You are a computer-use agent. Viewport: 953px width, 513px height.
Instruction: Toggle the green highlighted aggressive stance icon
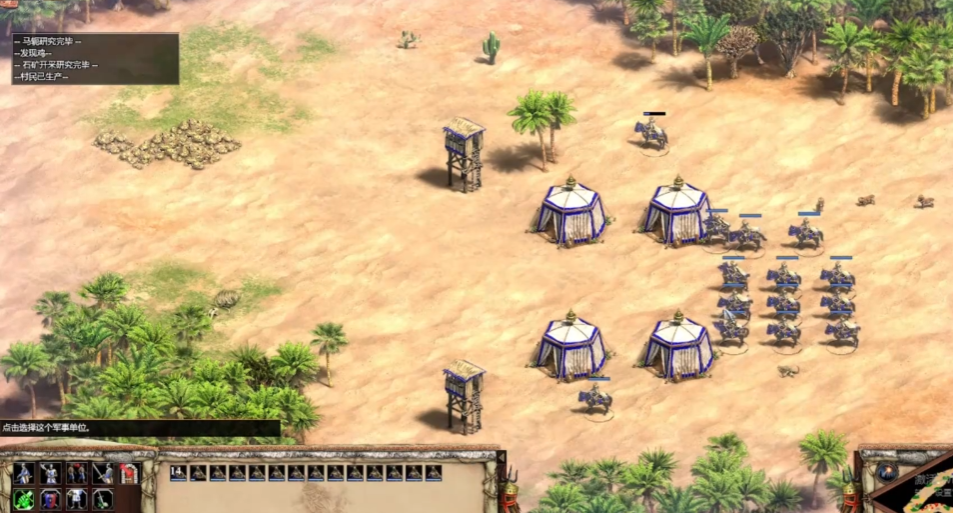pyautogui.click(x=22, y=498)
